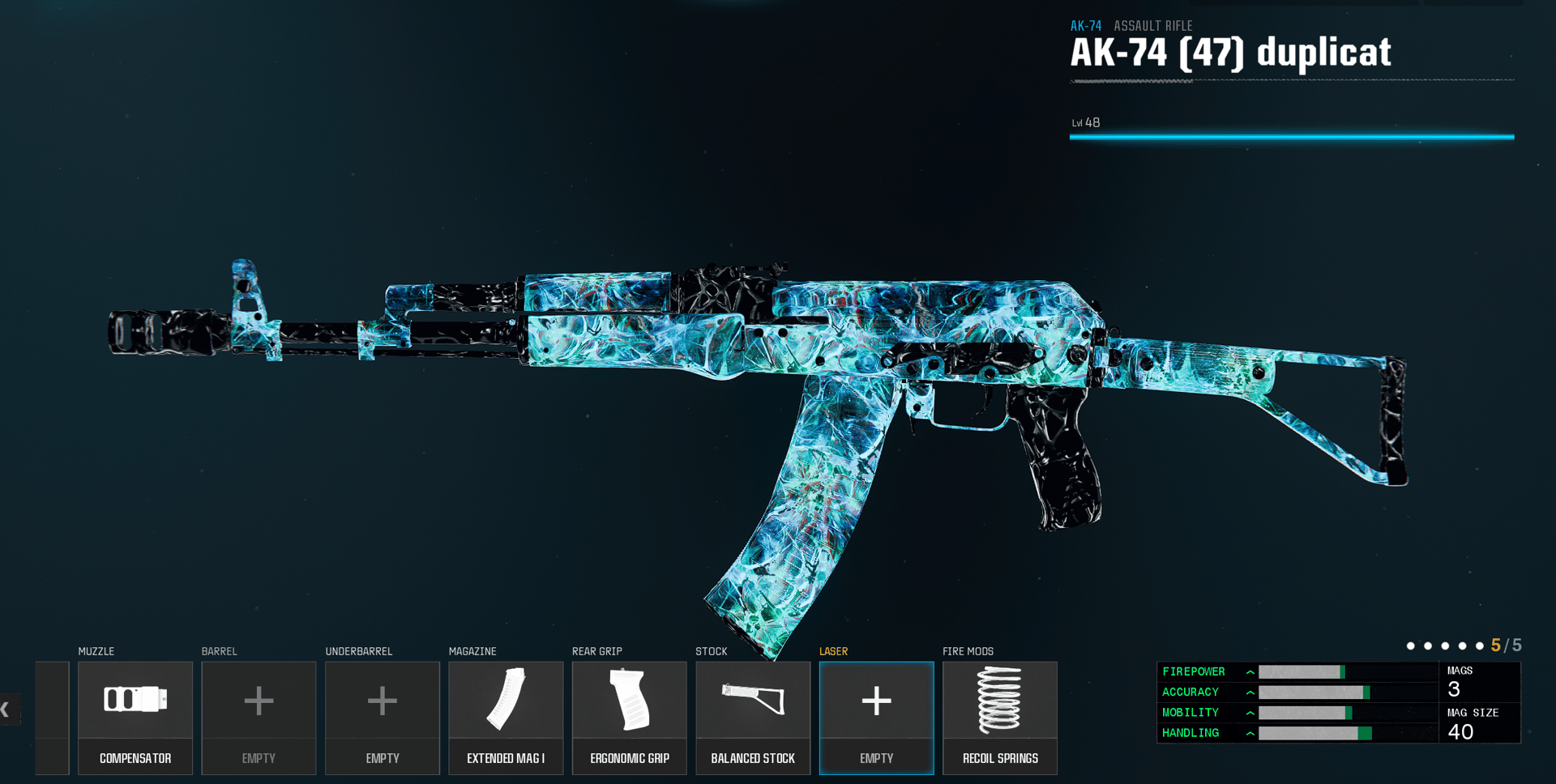Click the plus icon under Underbarrel
The height and width of the screenshot is (784, 1556).
pos(382,701)
